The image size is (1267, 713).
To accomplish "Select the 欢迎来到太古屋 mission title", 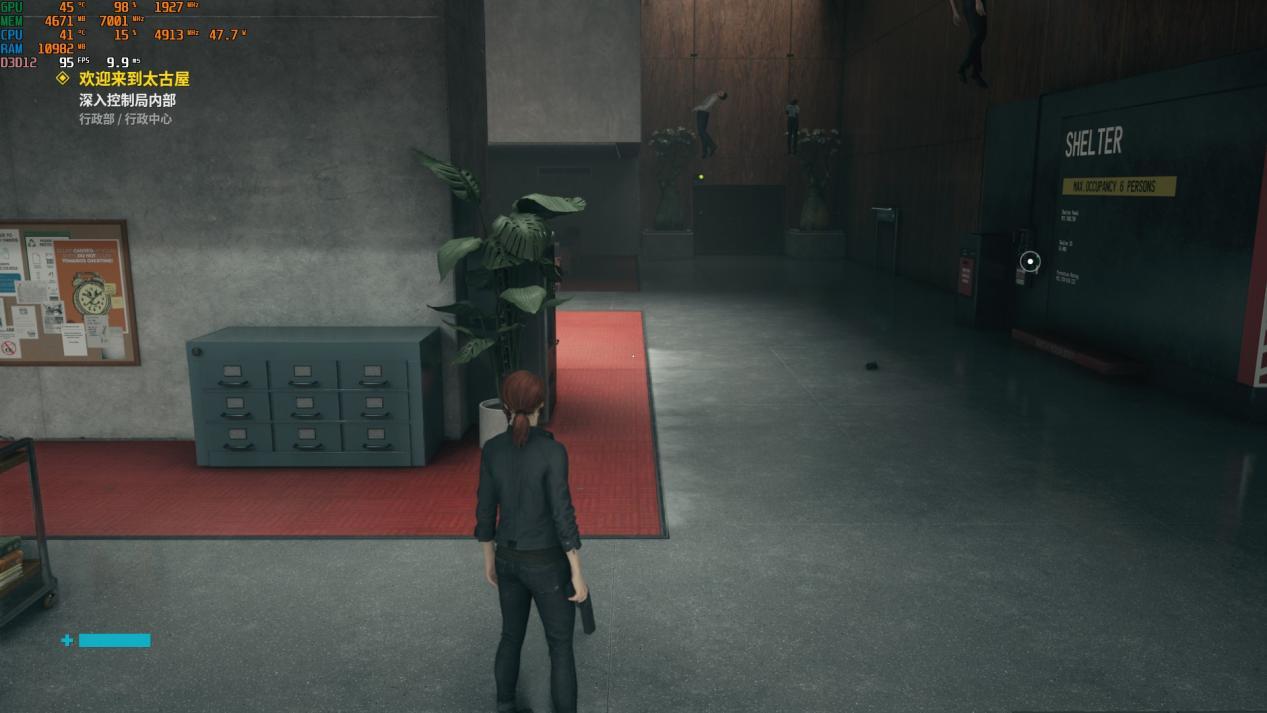I will [x=134, y=79].
